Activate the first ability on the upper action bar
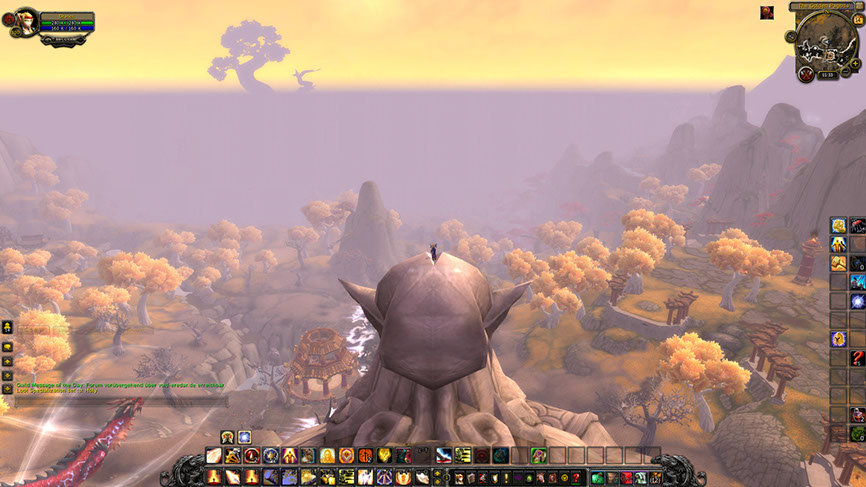This screenshot has height=487, width=866. point(213,456)
